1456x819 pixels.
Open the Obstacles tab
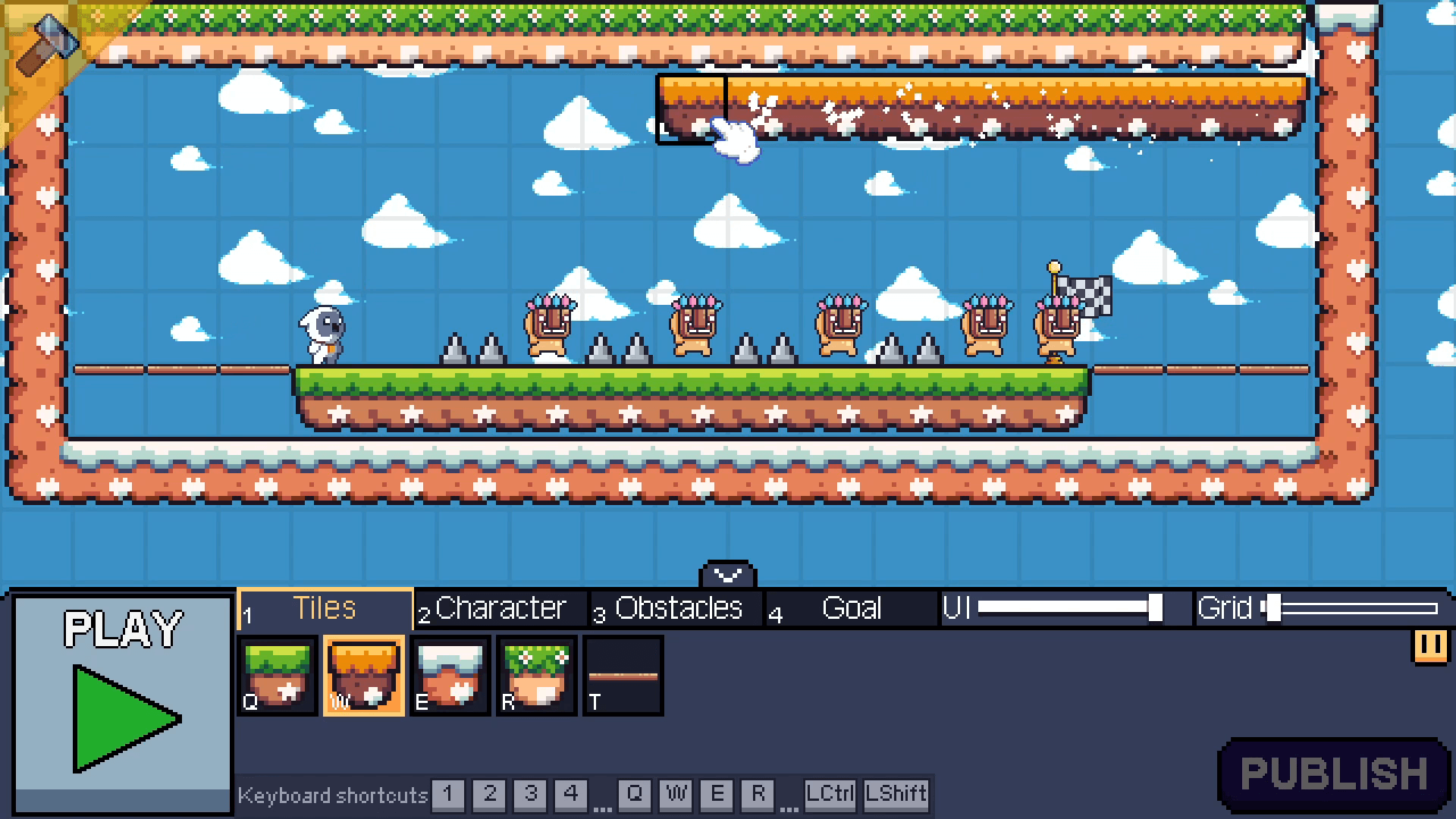coord(673,607)
